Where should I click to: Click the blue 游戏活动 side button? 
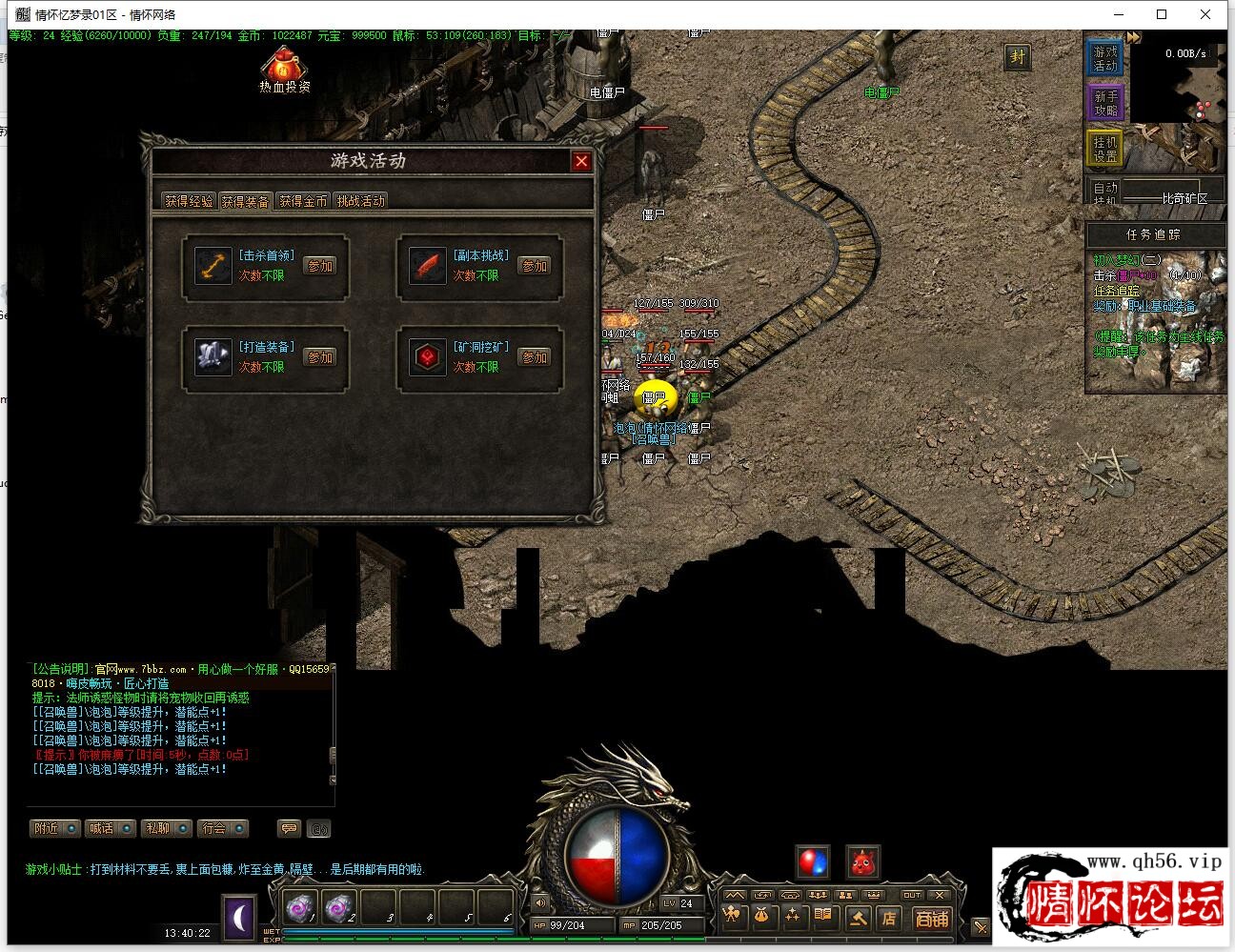coord(1105,58)
